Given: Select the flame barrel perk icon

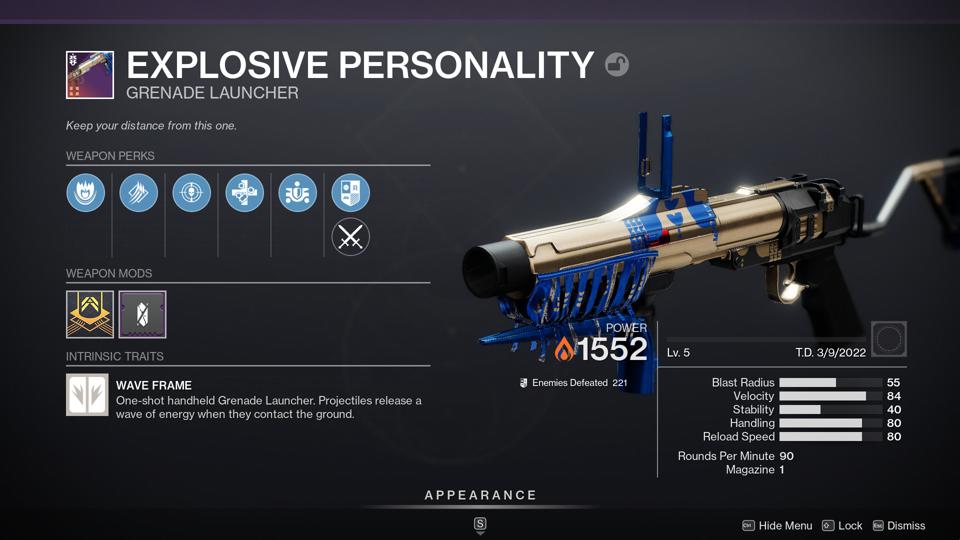Looking at the screenshot, I should coord(86,193).
